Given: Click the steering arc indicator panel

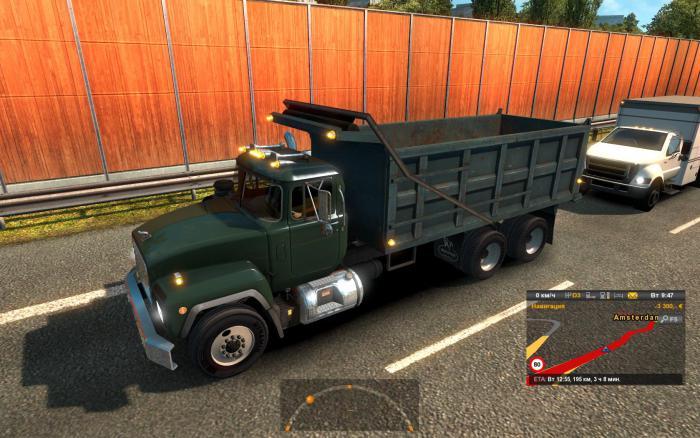Looking at the screenshot, I should (349, 404).
